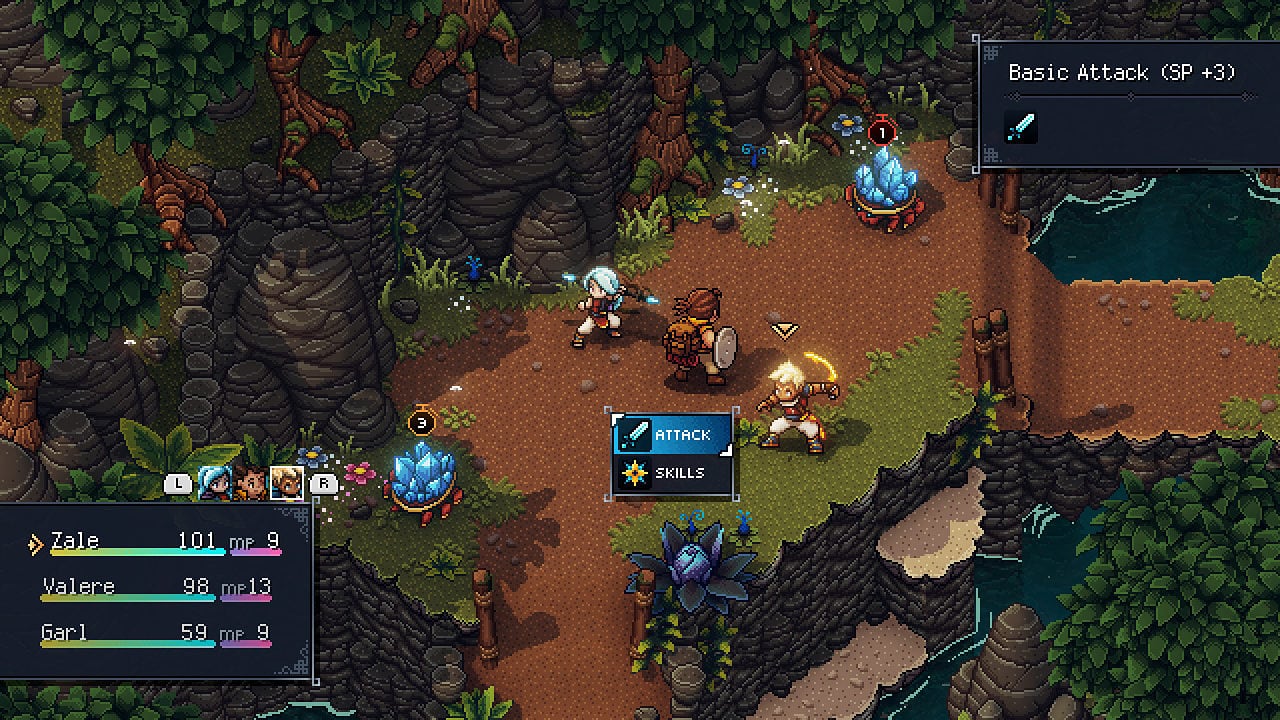Click Zale's name in the status panel
The image size is (1280, 720).
click(x=75, y=541)
